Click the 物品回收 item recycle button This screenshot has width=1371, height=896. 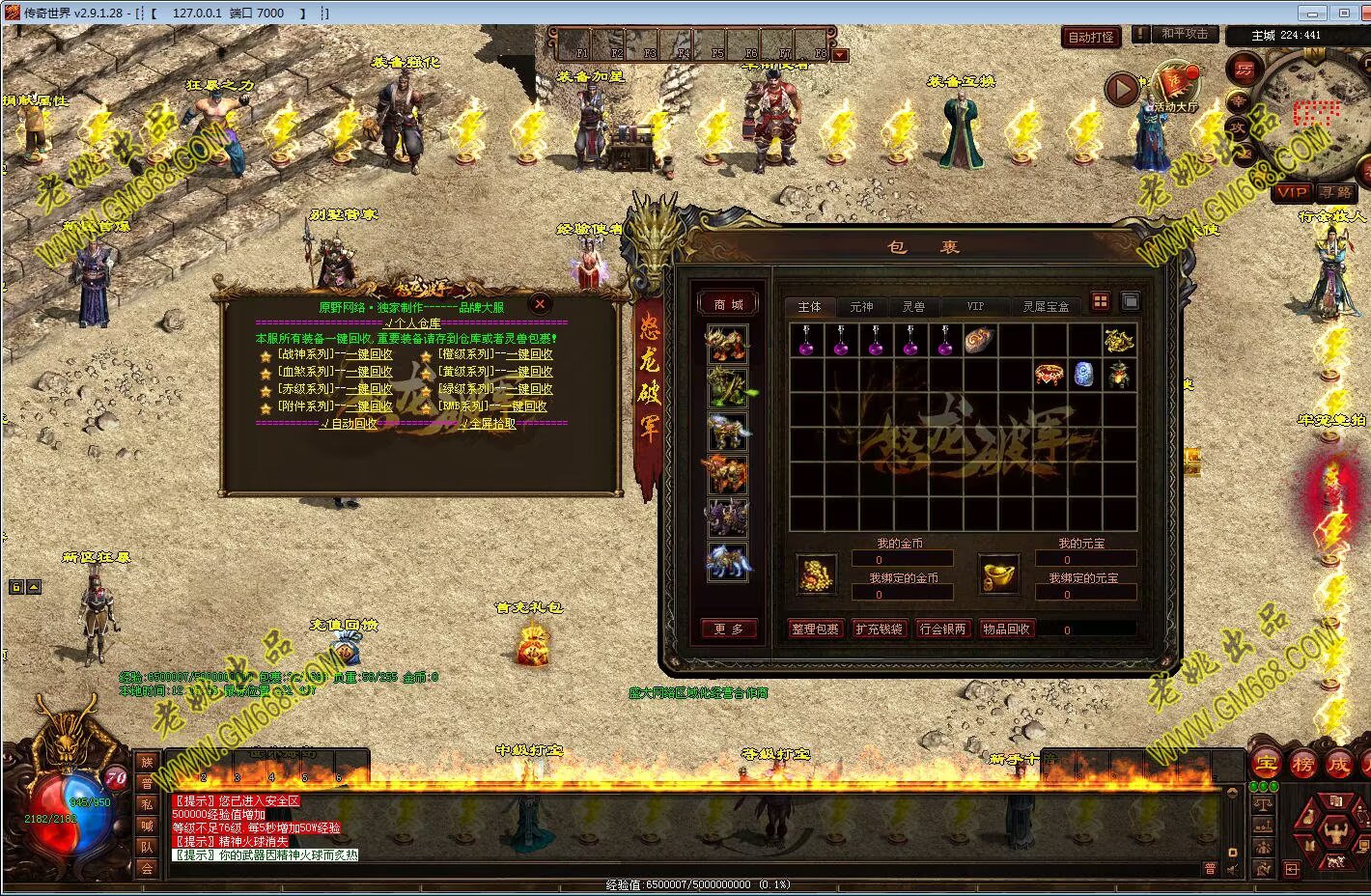point(1006,629)
